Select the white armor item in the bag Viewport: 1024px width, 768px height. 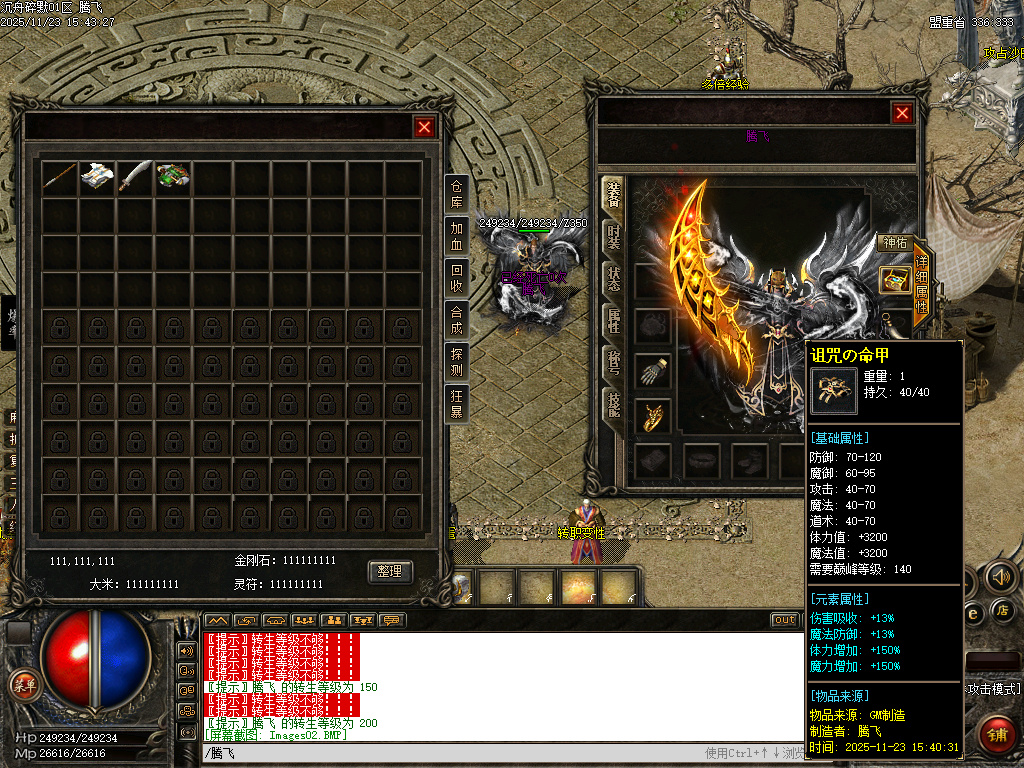(x=97, y=177)
